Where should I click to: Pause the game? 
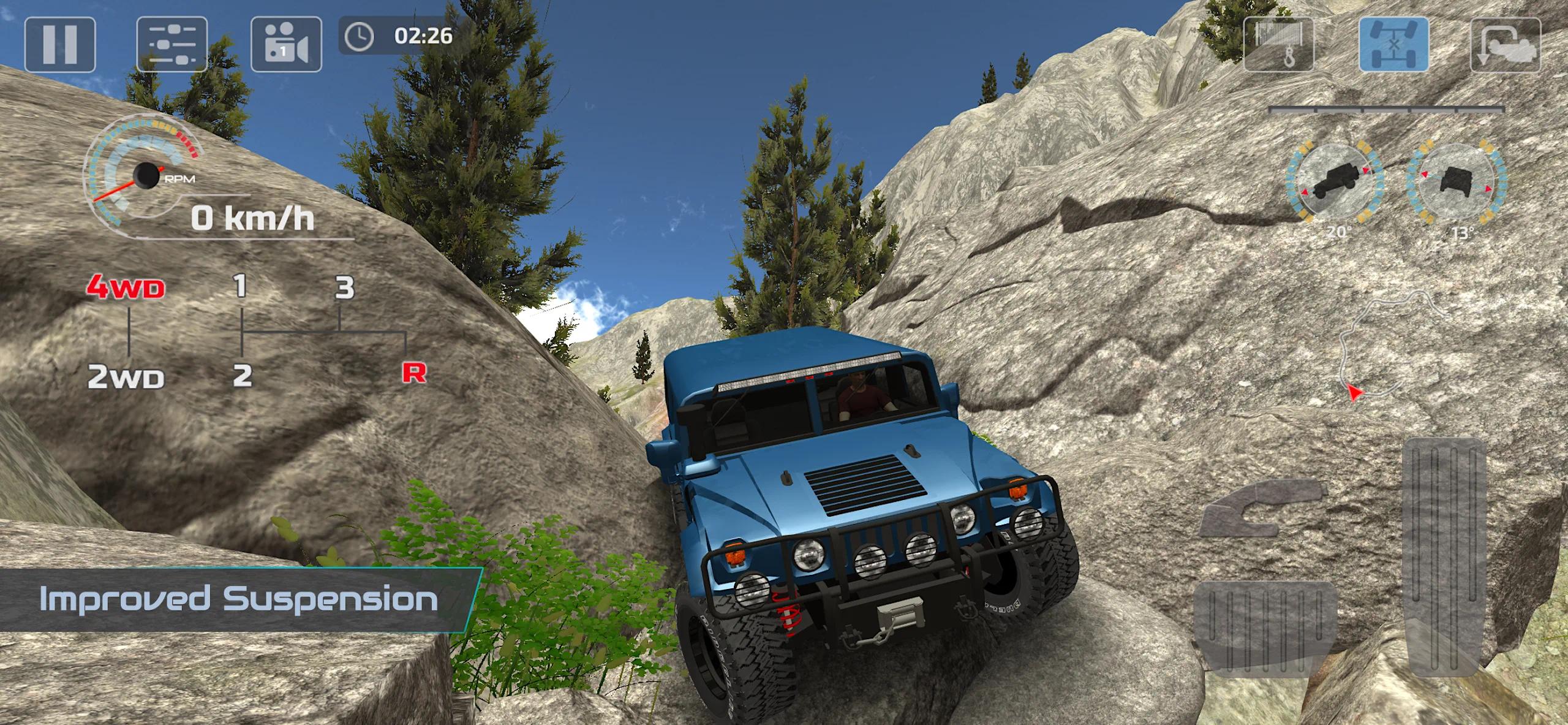point(60,45)
